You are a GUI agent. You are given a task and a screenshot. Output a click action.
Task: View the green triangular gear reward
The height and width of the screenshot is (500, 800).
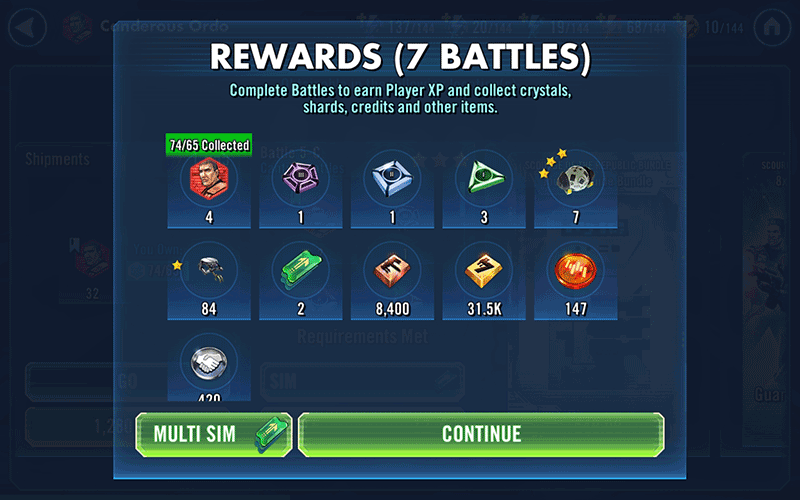(x=484, y=180)
